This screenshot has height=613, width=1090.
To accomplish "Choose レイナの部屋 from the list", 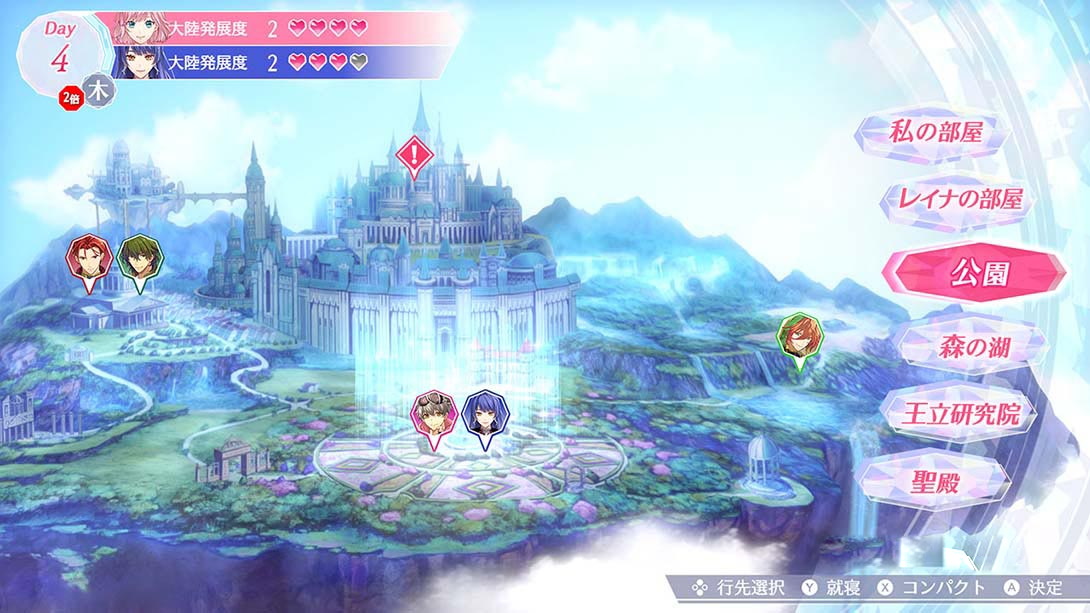I will [x=956, y=200].
